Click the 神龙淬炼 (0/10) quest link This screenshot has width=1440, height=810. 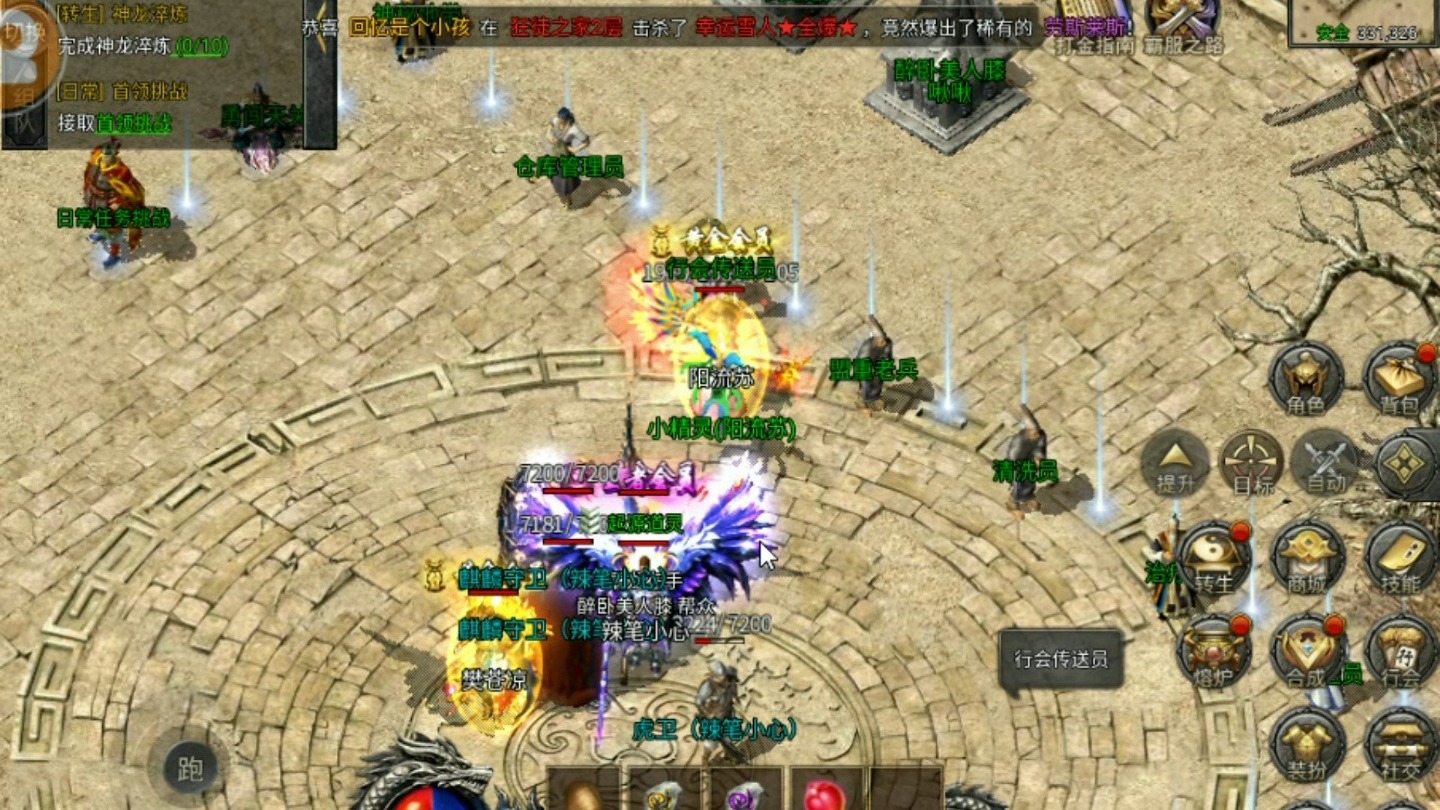(200, 46)
